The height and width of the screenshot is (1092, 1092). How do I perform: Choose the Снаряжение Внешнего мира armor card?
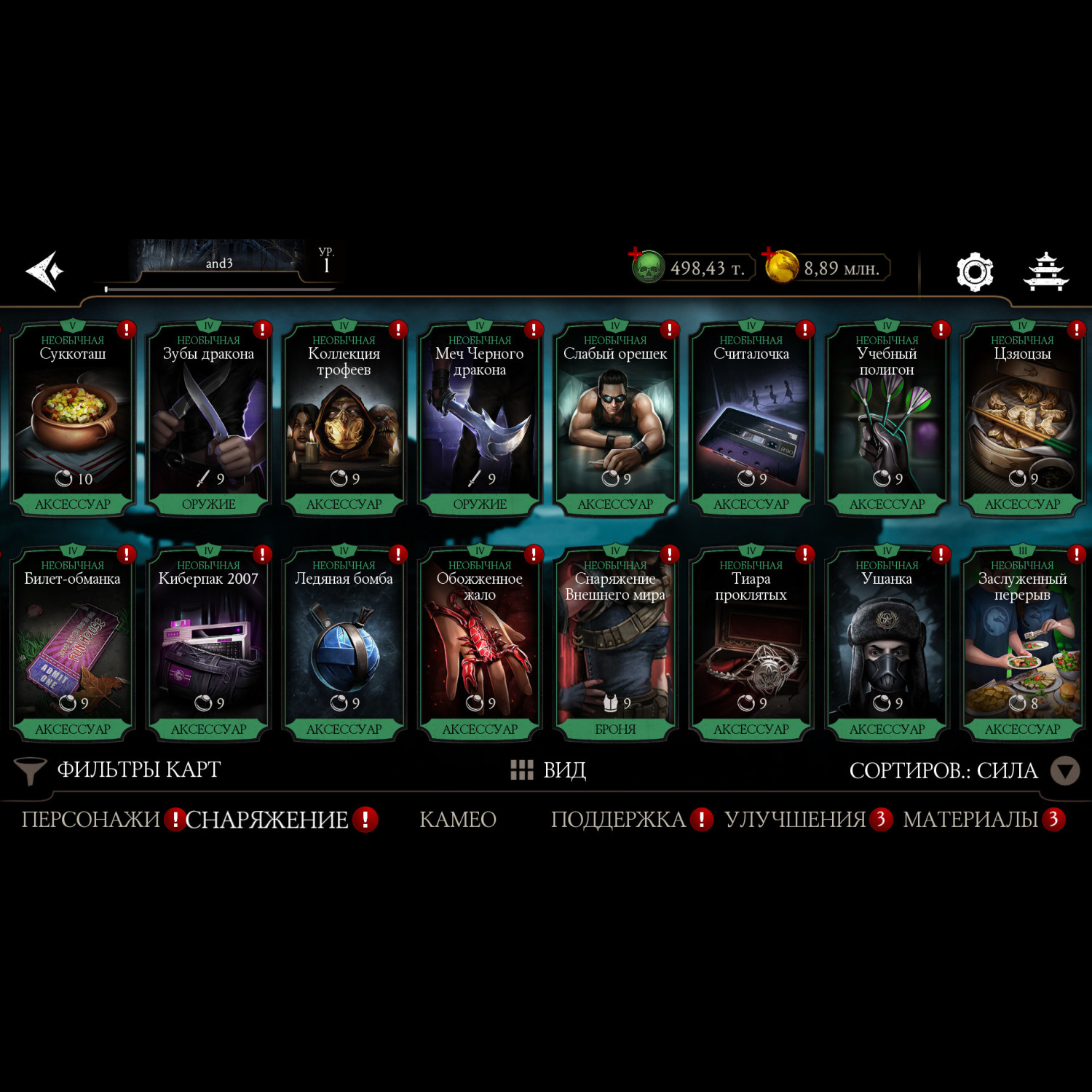pos(615,644)
